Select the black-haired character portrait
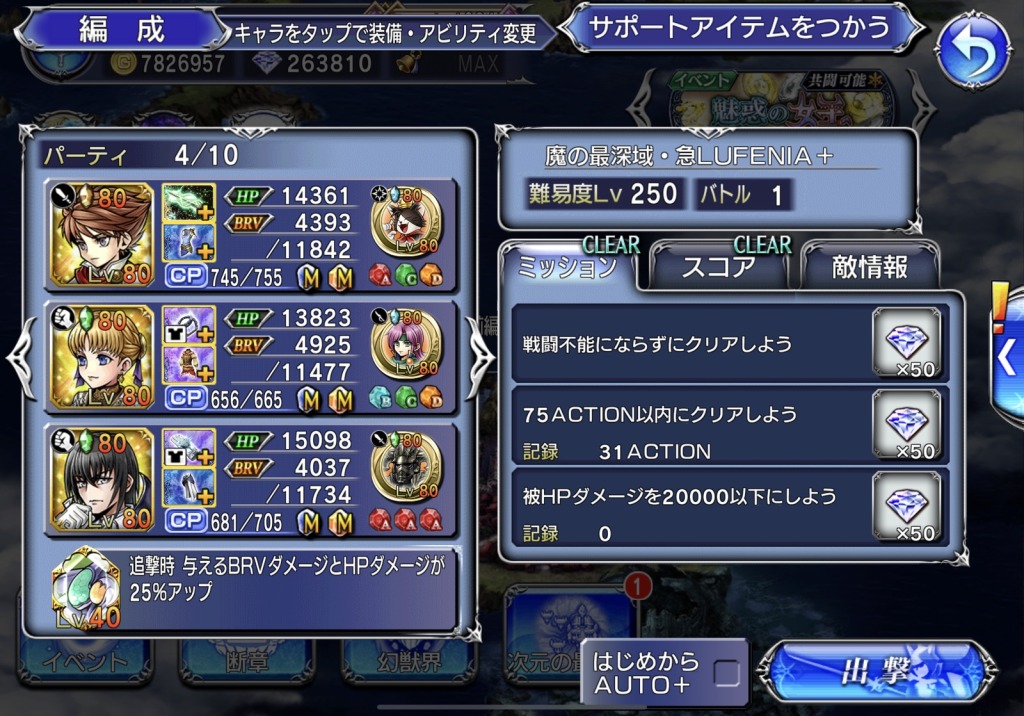 click(x=102, y=479)
